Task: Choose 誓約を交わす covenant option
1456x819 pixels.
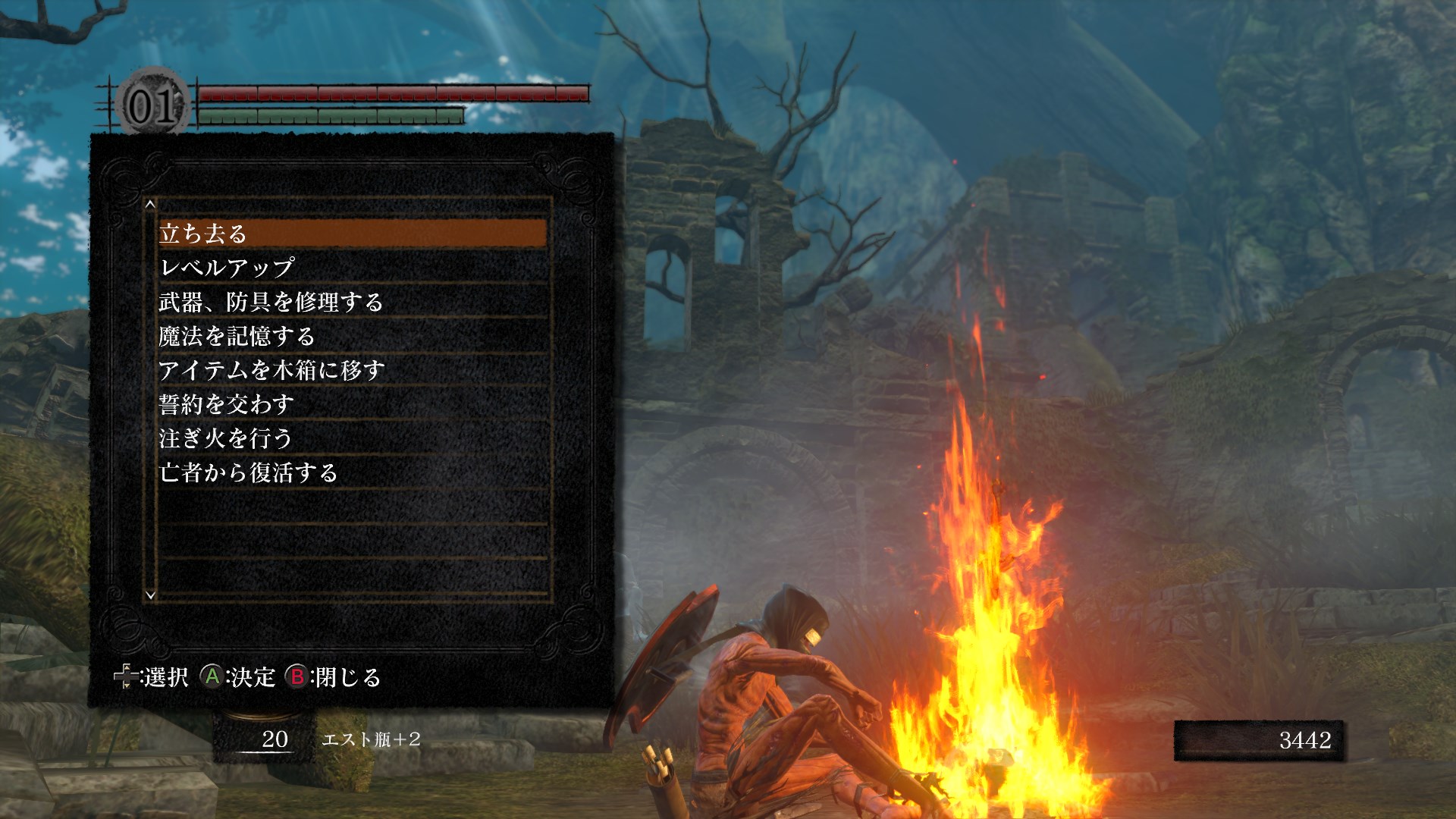Action: point(353,404)
